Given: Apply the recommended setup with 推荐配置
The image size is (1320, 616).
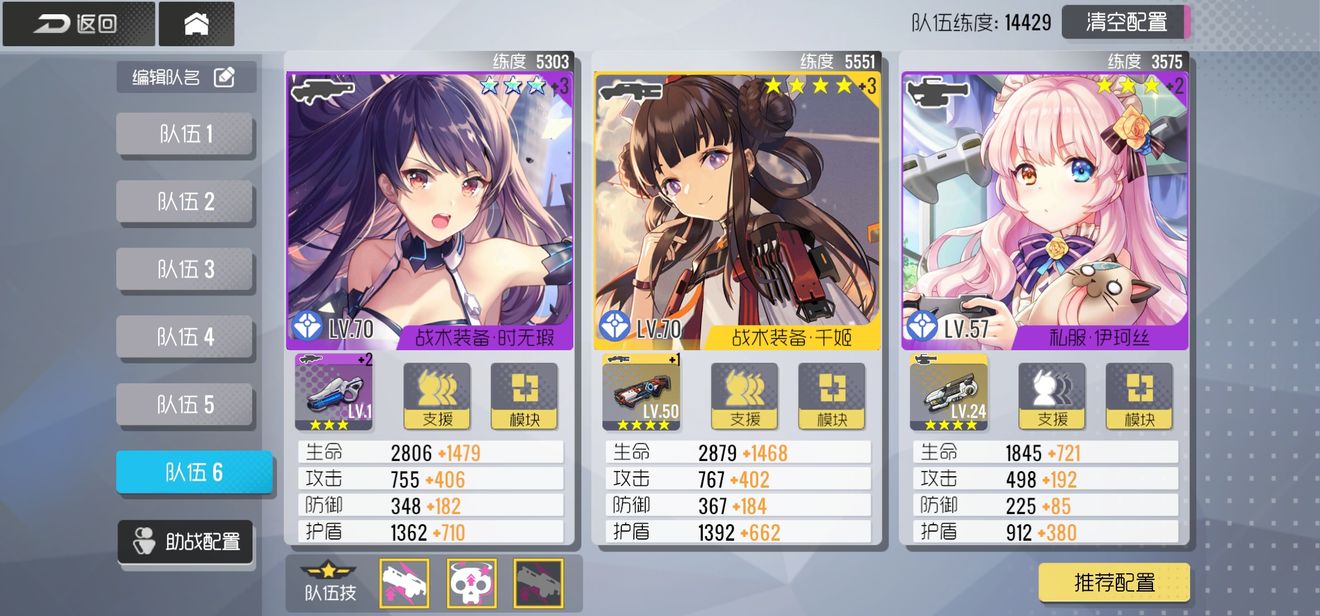Looking at the screenshot, I should (1114, 582).
